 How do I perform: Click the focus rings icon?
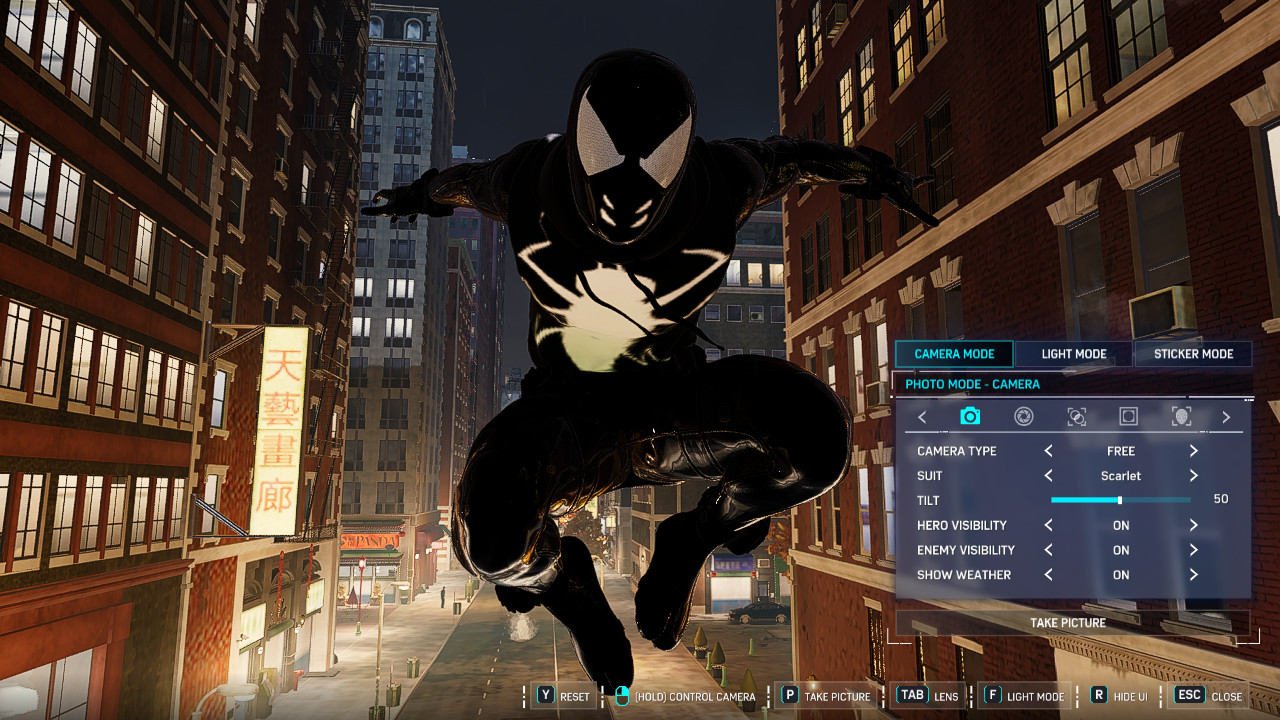pos(1075,417)
